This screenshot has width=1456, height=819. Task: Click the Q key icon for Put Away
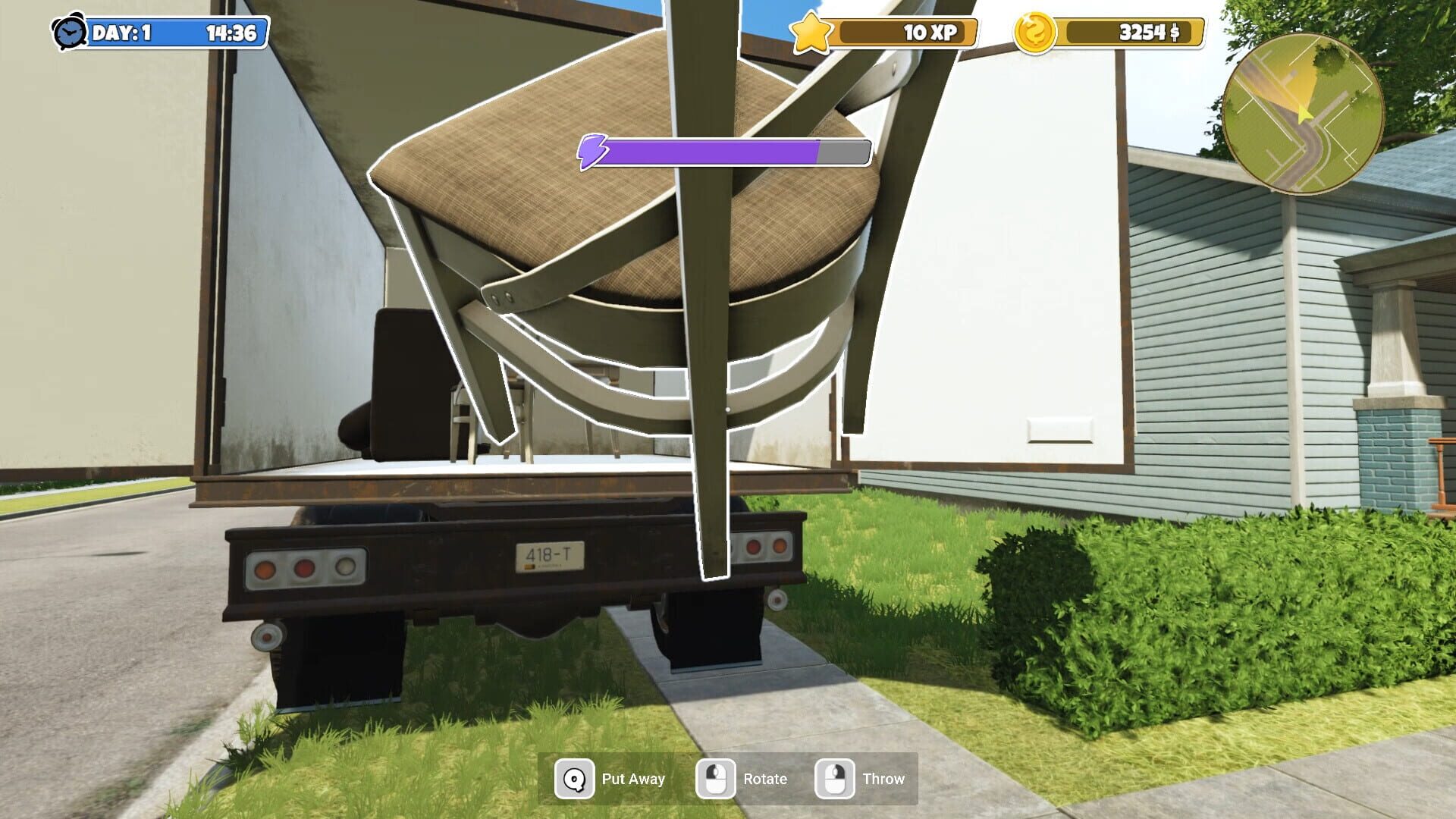(x=574, y=778)
